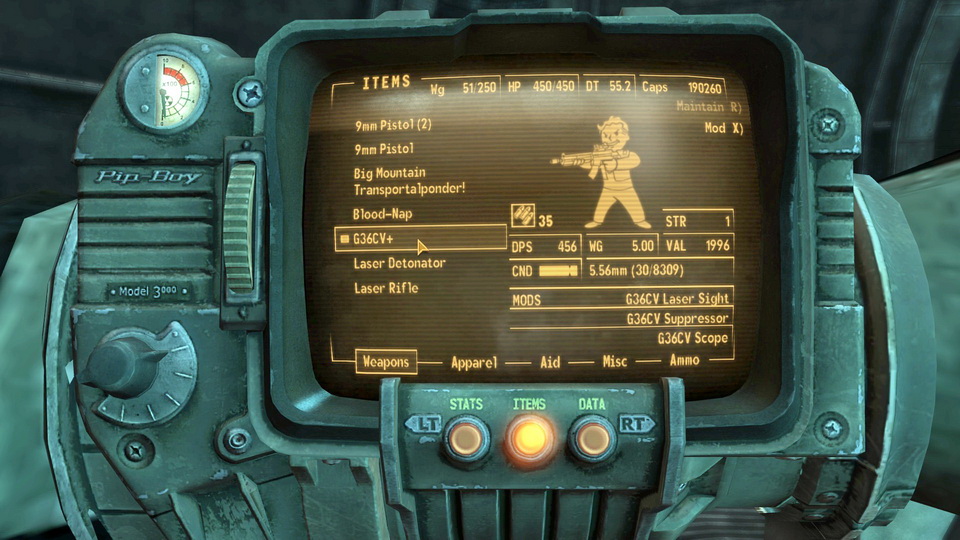Image resolution: width=960 pixels, height=540 pixels.
Task: Click the glowing ITEMS button
Action: (529, 438)
